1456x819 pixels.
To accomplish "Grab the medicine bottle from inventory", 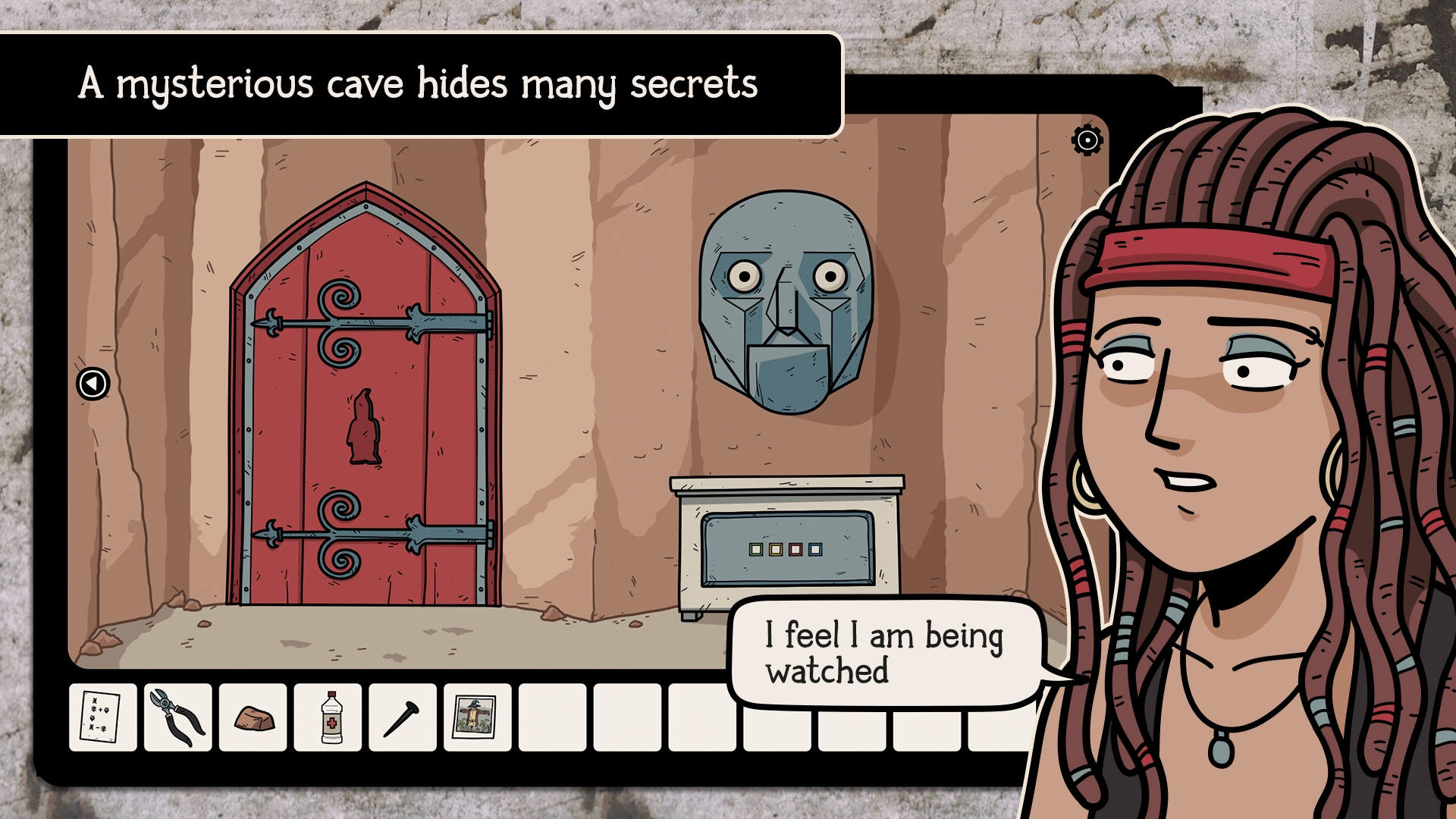I will [x=330, y=717].
